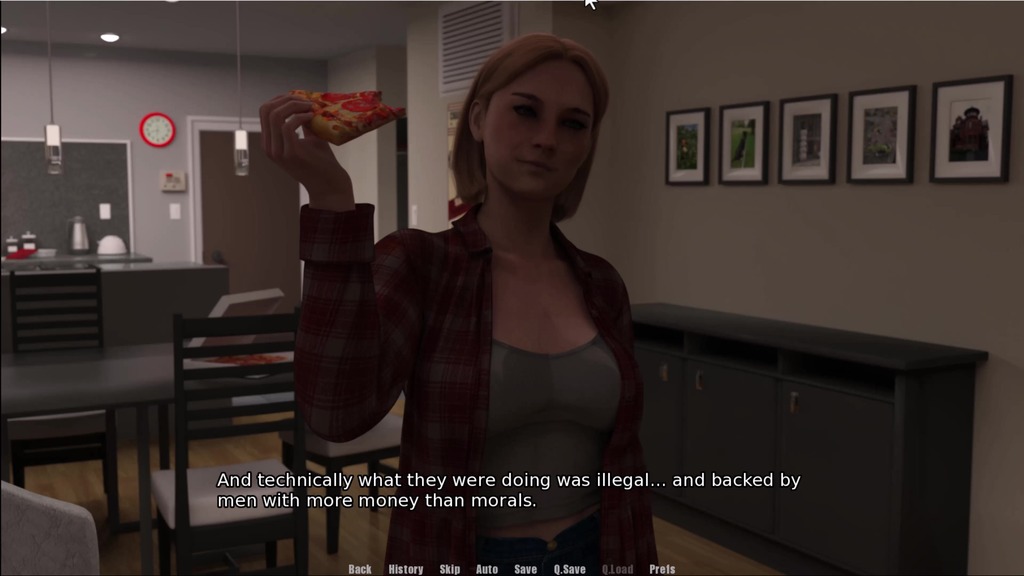Toggle Auto-advance dialogue mode

[487, 569]
